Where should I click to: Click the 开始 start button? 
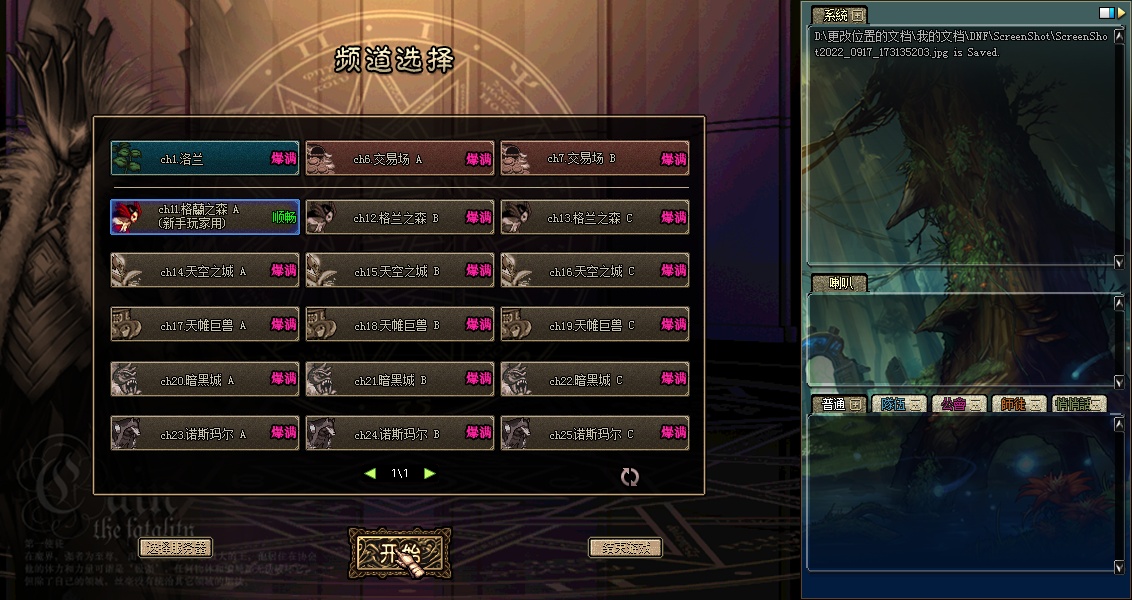(399, 553)
